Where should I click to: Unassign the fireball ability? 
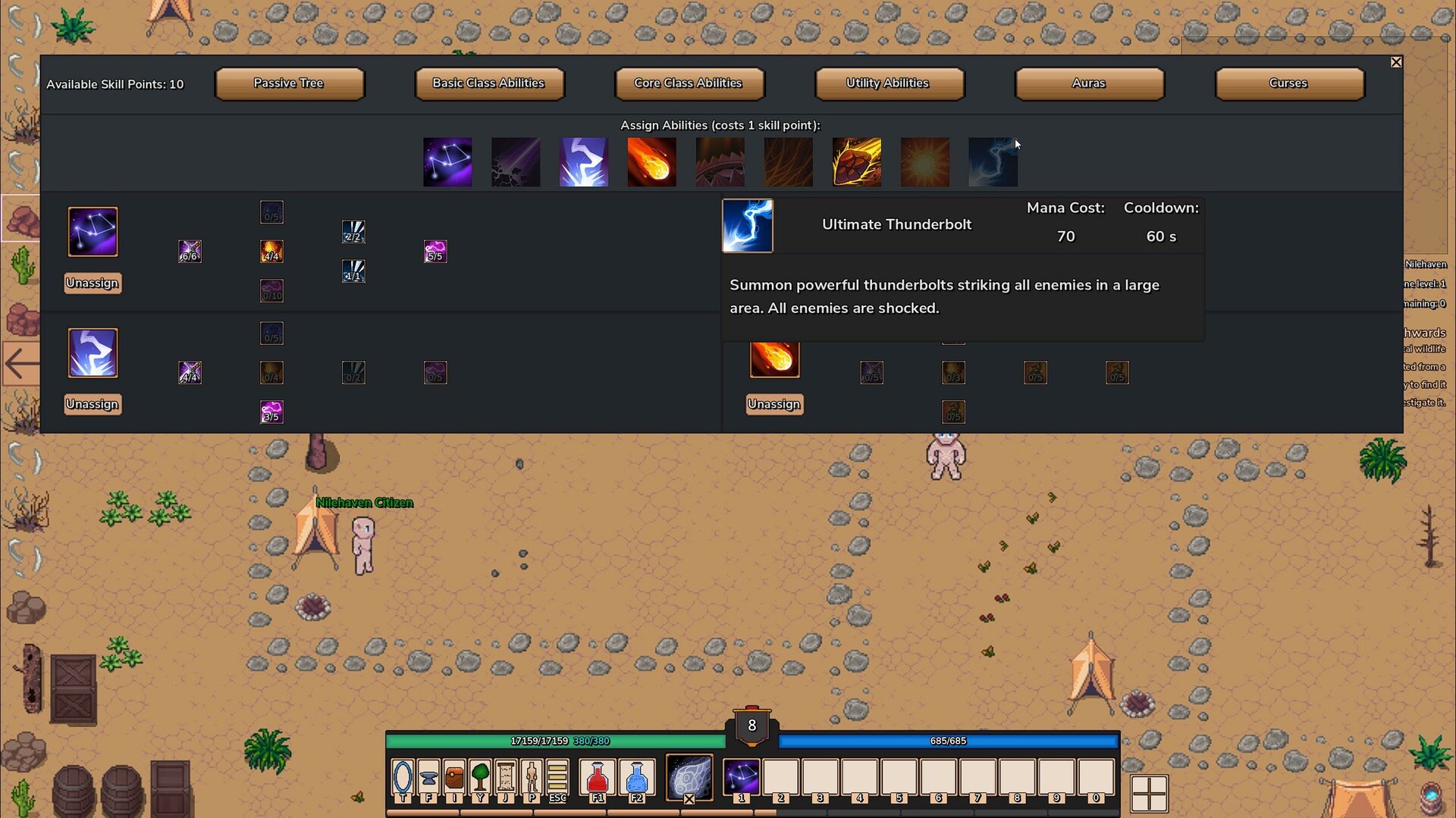tap(773, 404)
